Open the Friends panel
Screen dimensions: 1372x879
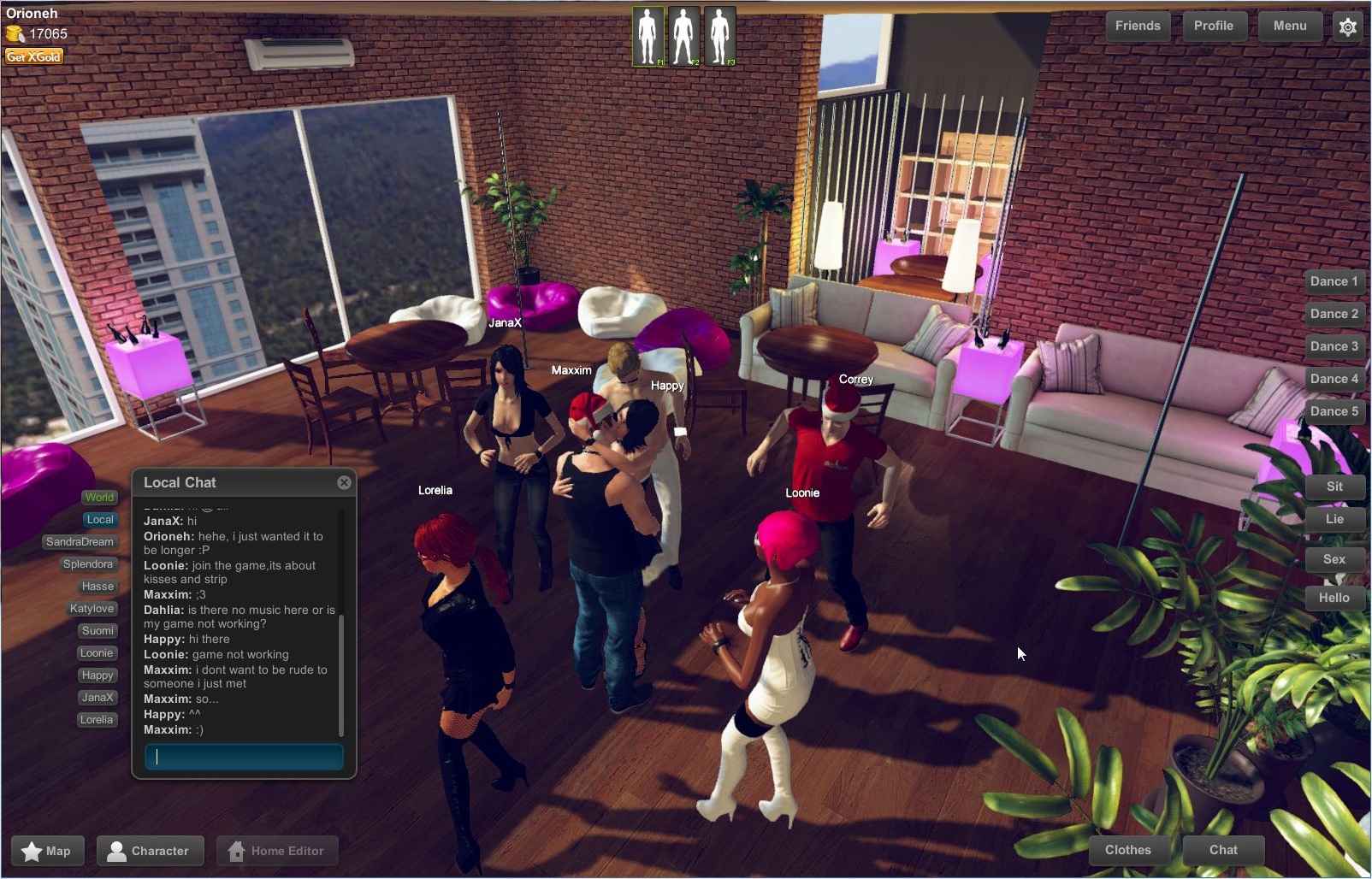1138,26
